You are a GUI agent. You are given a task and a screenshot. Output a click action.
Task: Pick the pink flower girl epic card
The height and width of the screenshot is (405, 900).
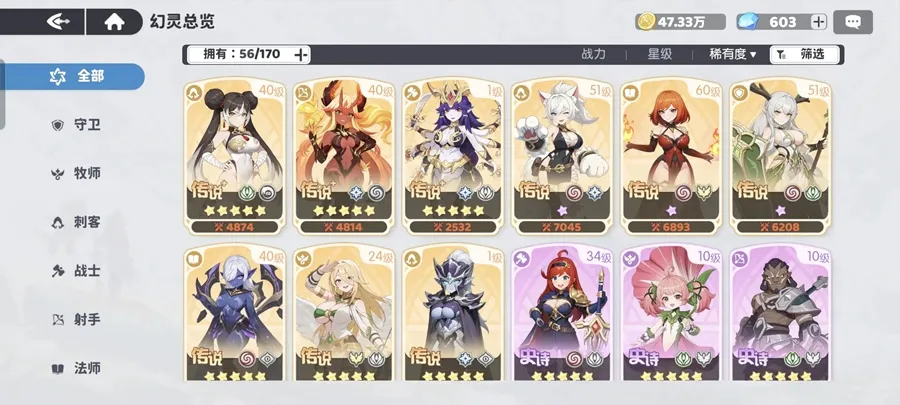pos(666,312)
